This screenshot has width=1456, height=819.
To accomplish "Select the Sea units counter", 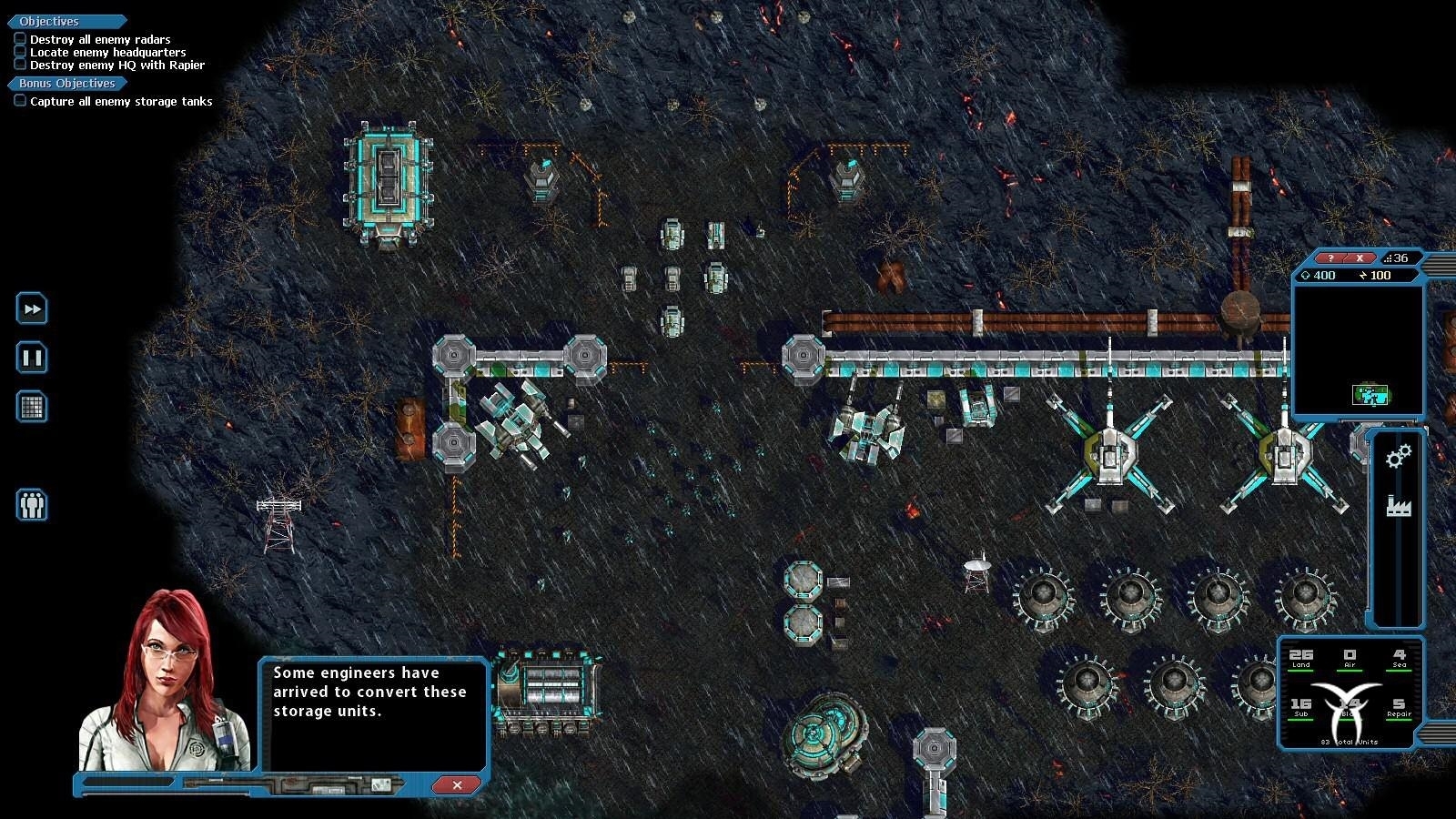I will coord(1400,658).
